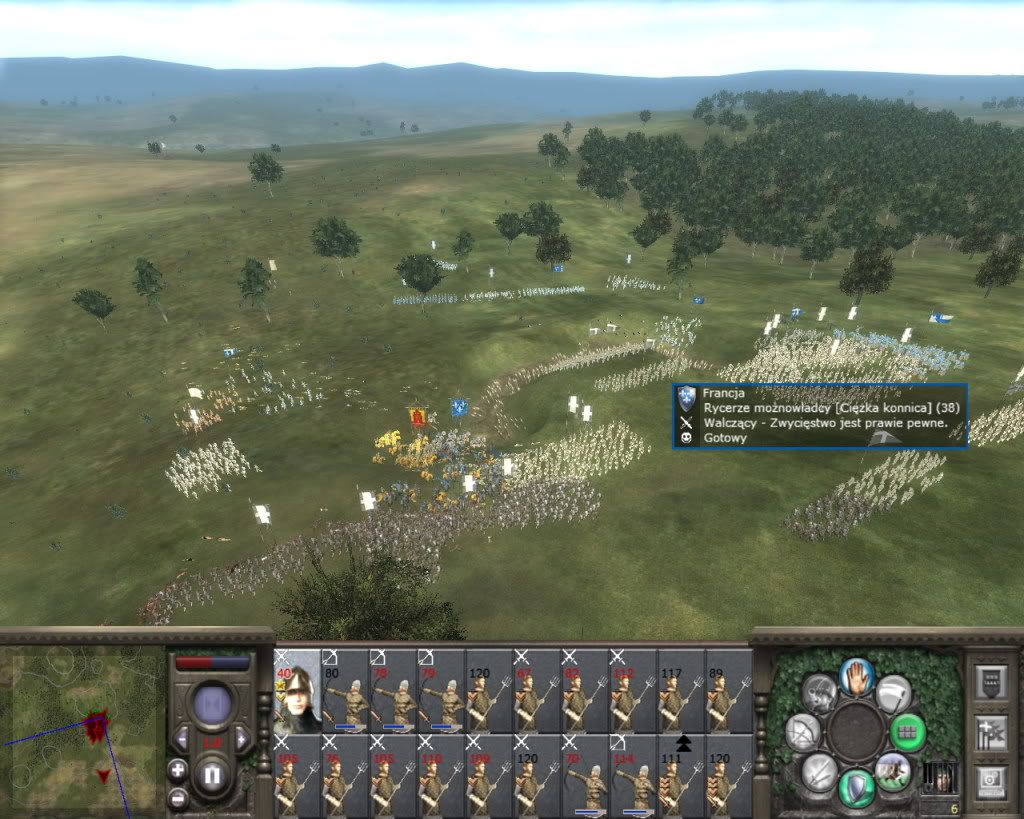
Task: Zoom out the minimap with minus button
Action: pyautogui.click(x=177, y=797)
